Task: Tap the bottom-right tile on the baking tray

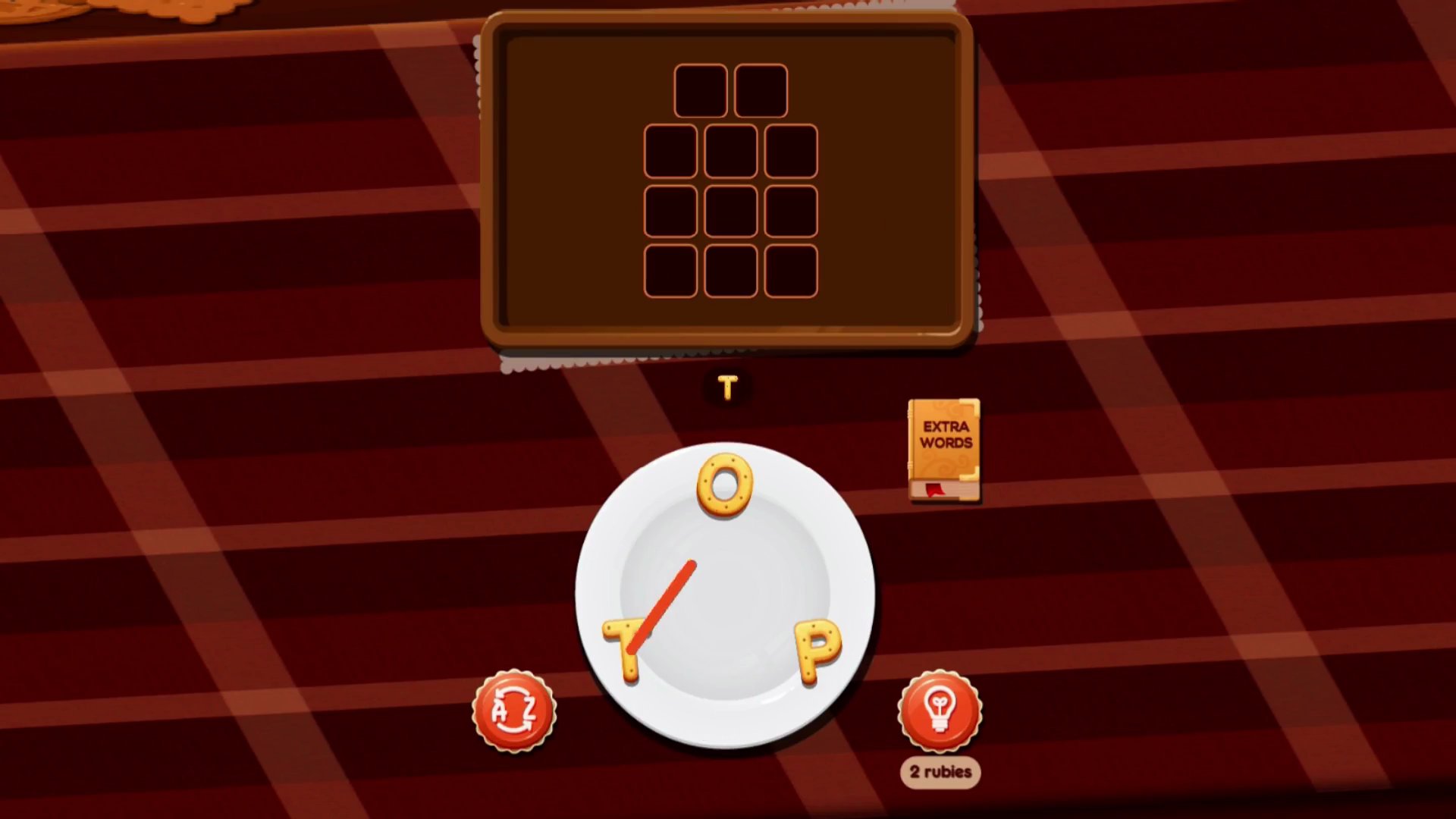Action: coord(791,271)
